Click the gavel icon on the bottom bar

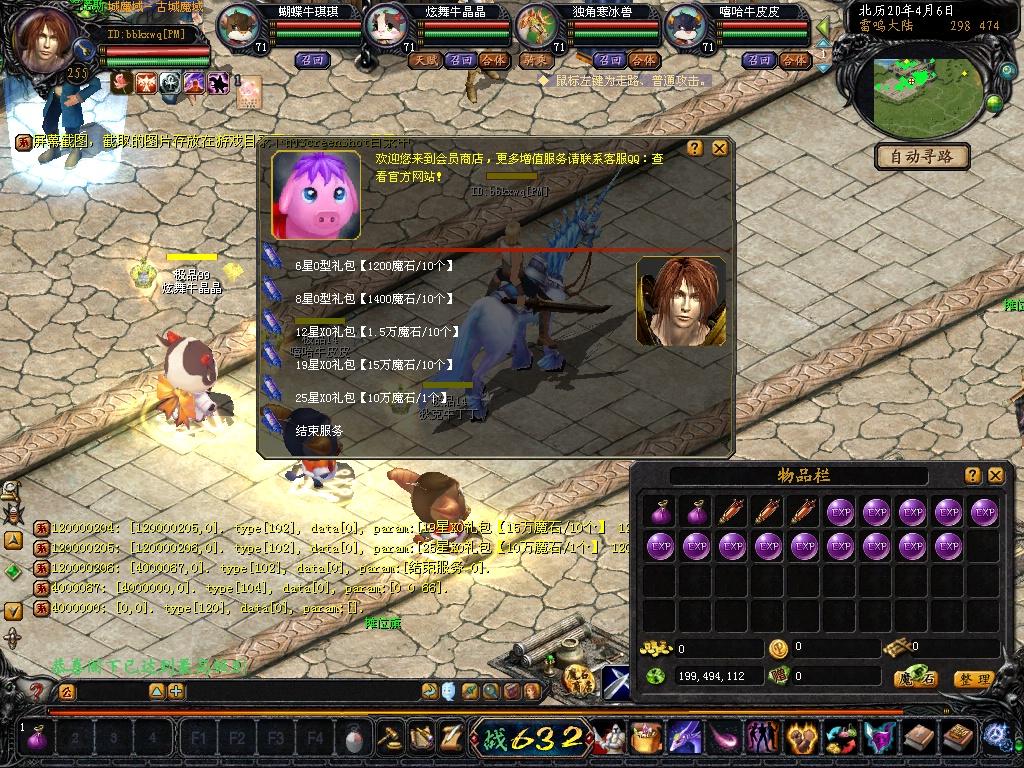click(388, 739)
